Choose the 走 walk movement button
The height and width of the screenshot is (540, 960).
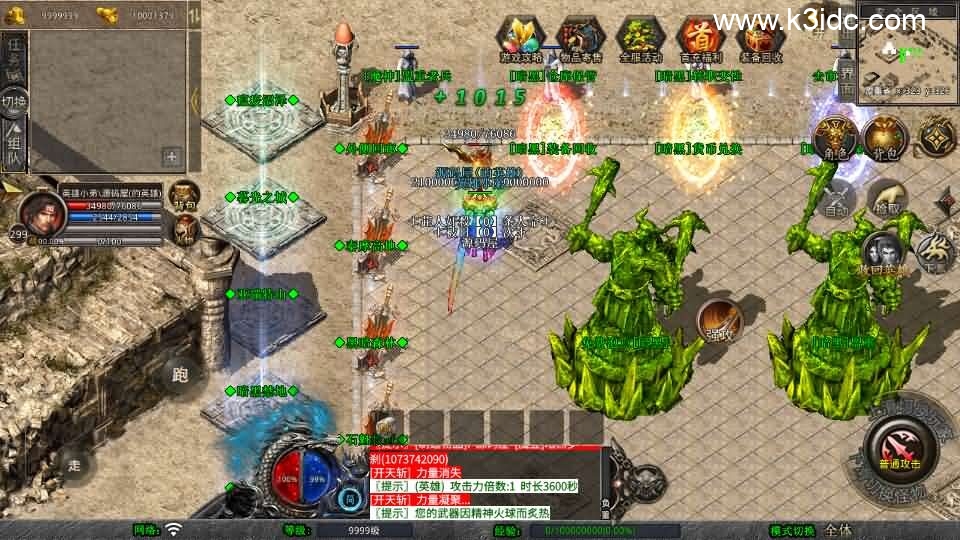click(74, 464)
